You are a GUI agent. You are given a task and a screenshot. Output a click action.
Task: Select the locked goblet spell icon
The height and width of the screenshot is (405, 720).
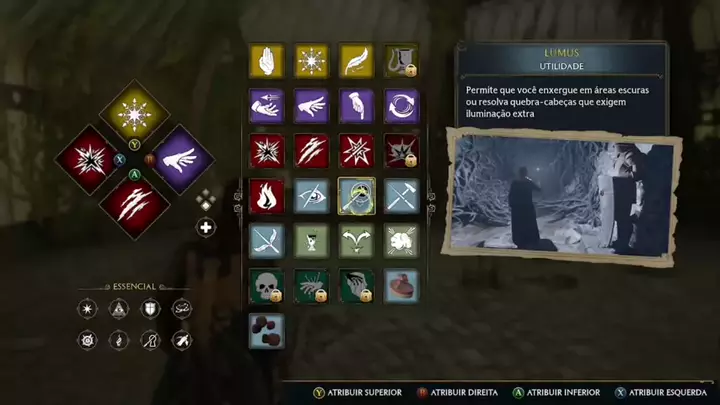(x=402, y=60)
